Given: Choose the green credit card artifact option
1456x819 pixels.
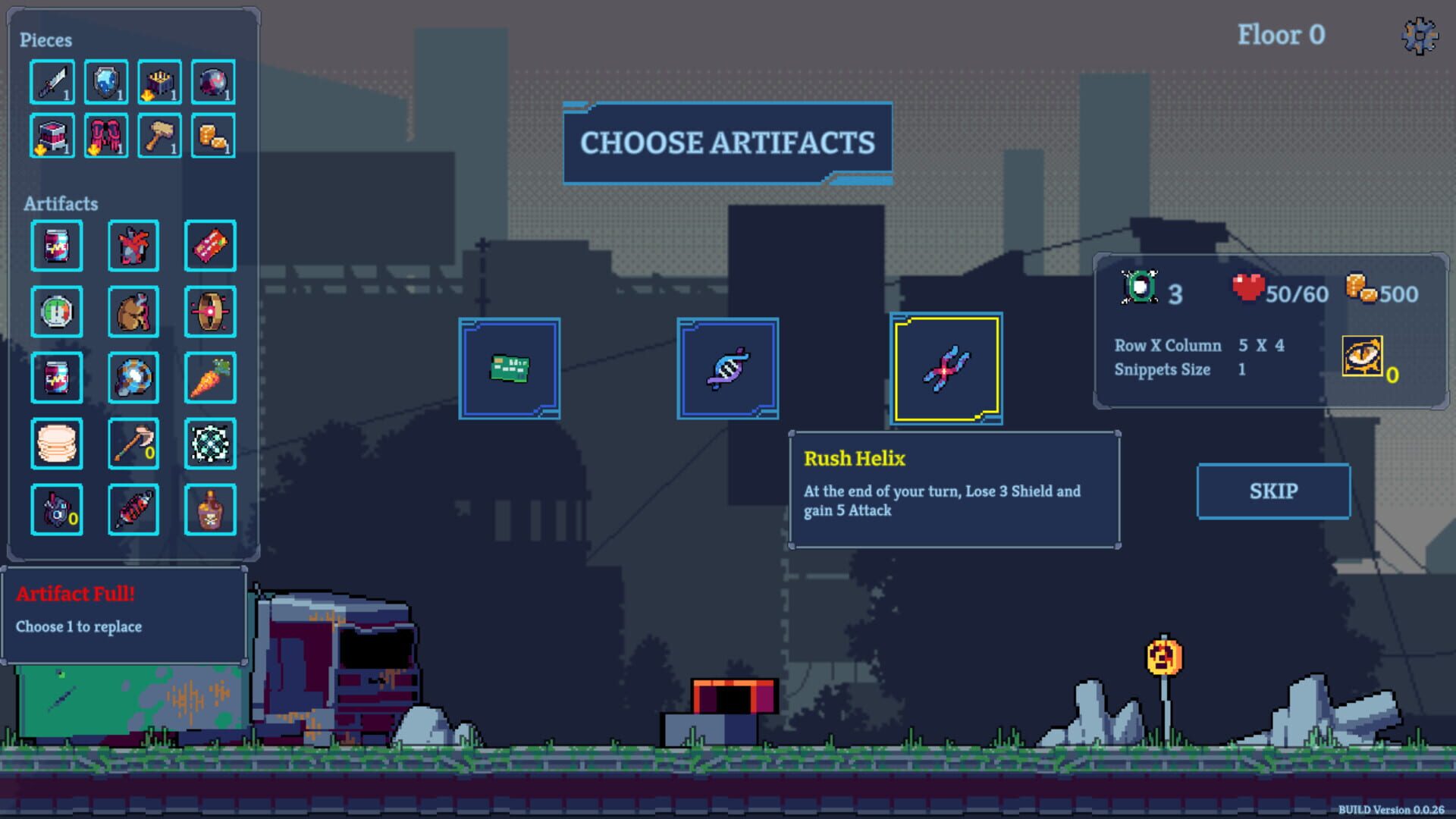Looking at the screenshot, I should pyautogui.click(x=510, y=369).
